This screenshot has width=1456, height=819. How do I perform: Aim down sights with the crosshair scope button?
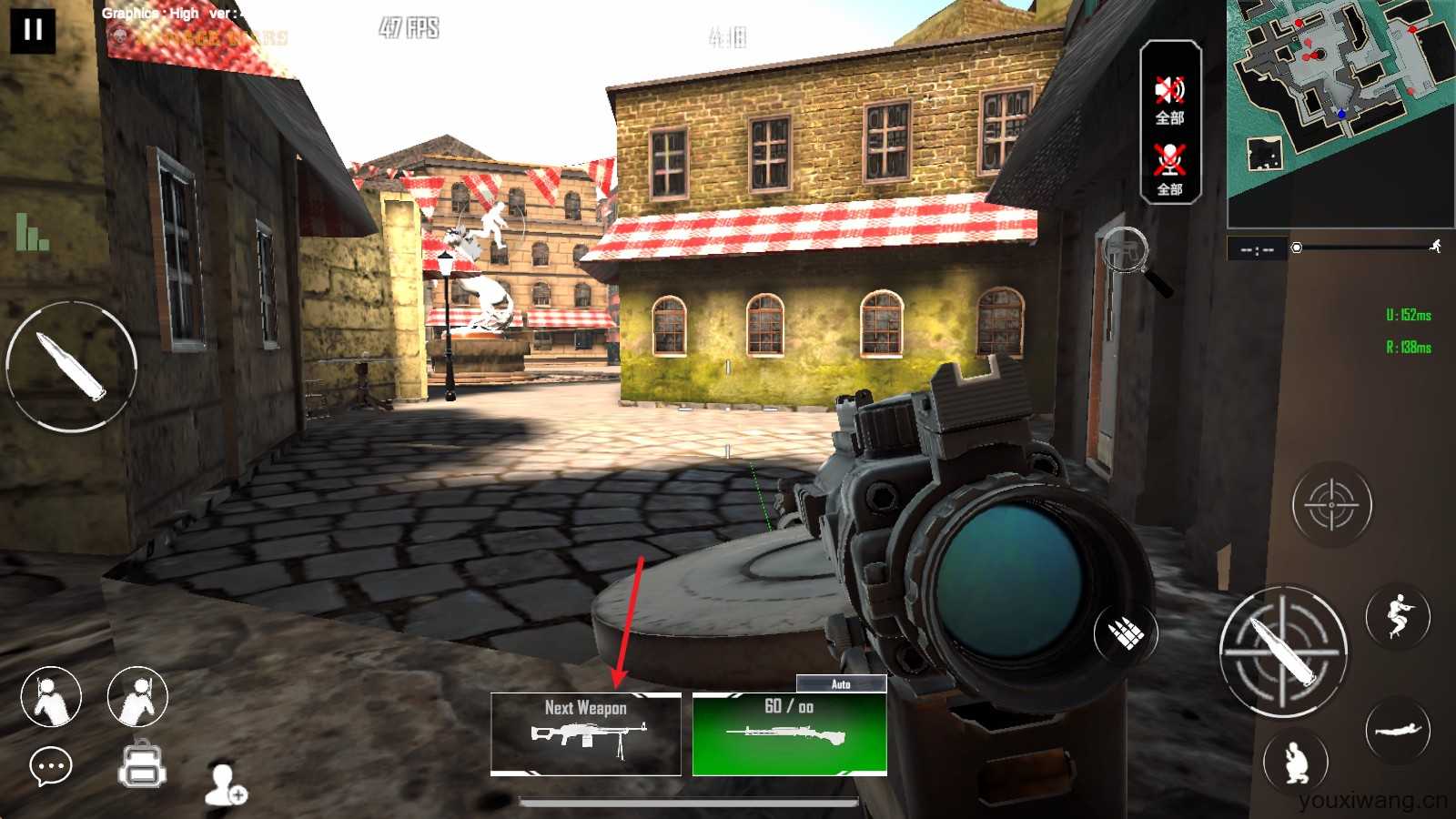pos(1331,504)
